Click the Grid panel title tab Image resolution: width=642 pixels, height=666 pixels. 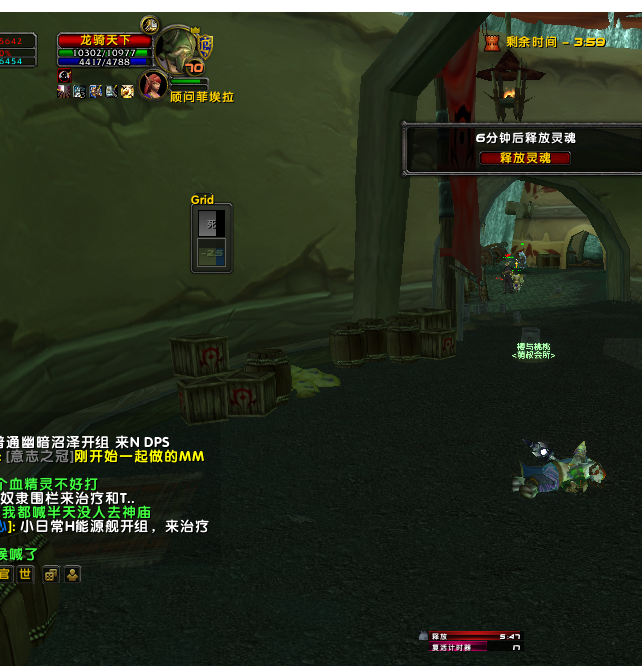(x=202, y=200)
